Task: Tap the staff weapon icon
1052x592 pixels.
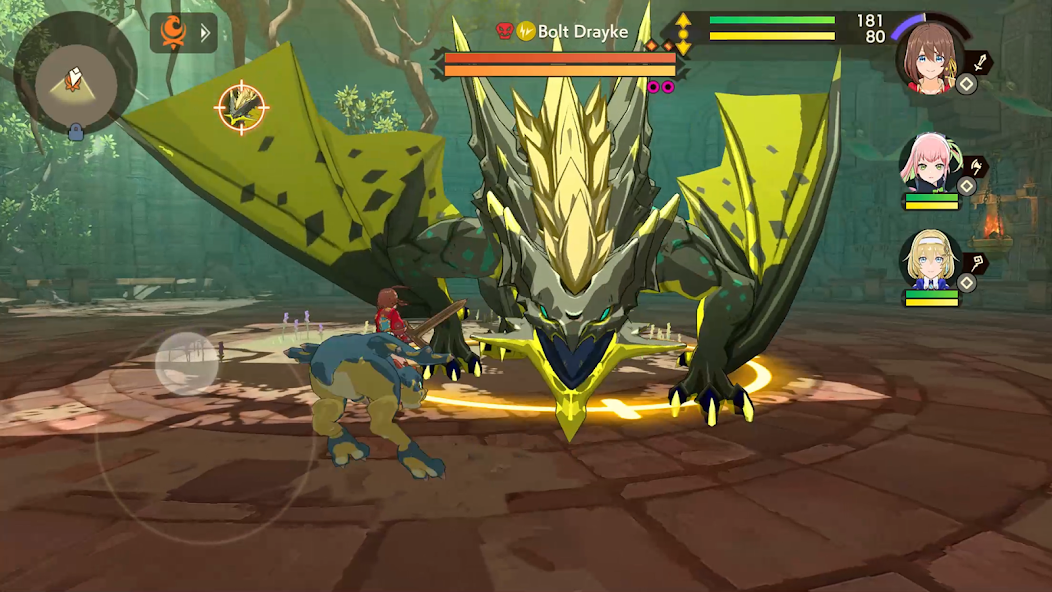Action: pos(976,263)
